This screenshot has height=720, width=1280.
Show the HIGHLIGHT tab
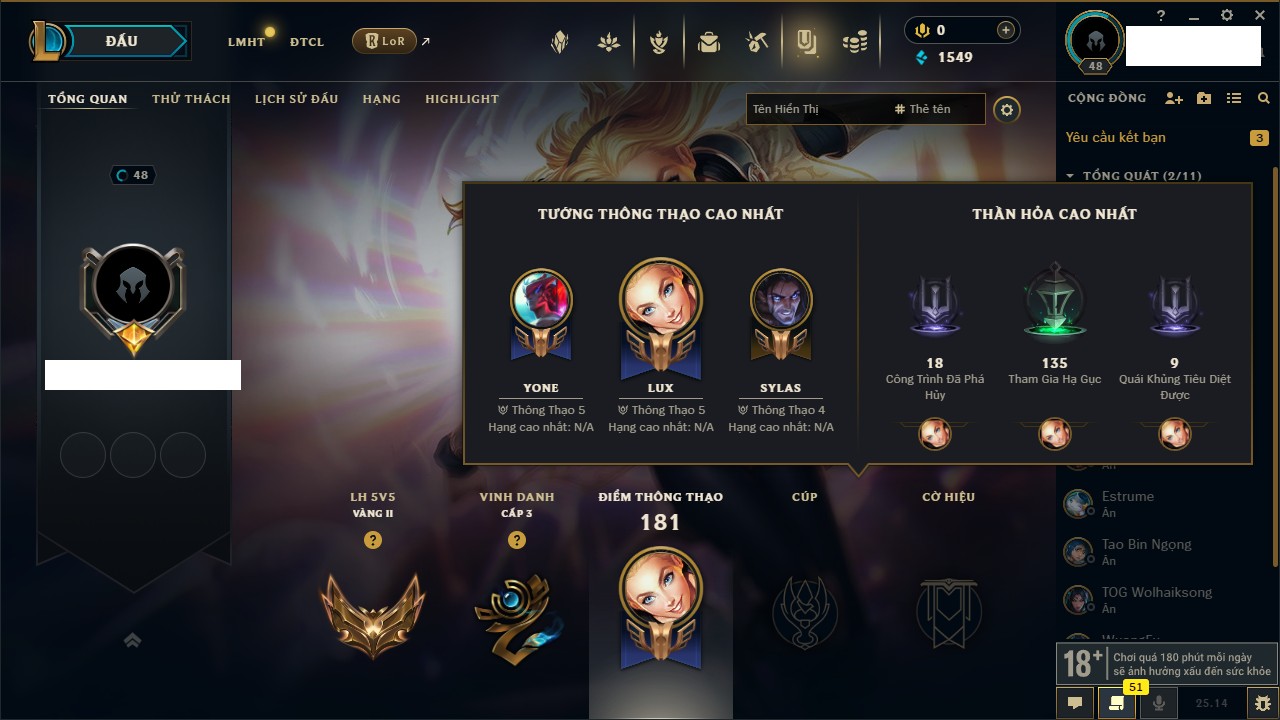tap(461, 99)
